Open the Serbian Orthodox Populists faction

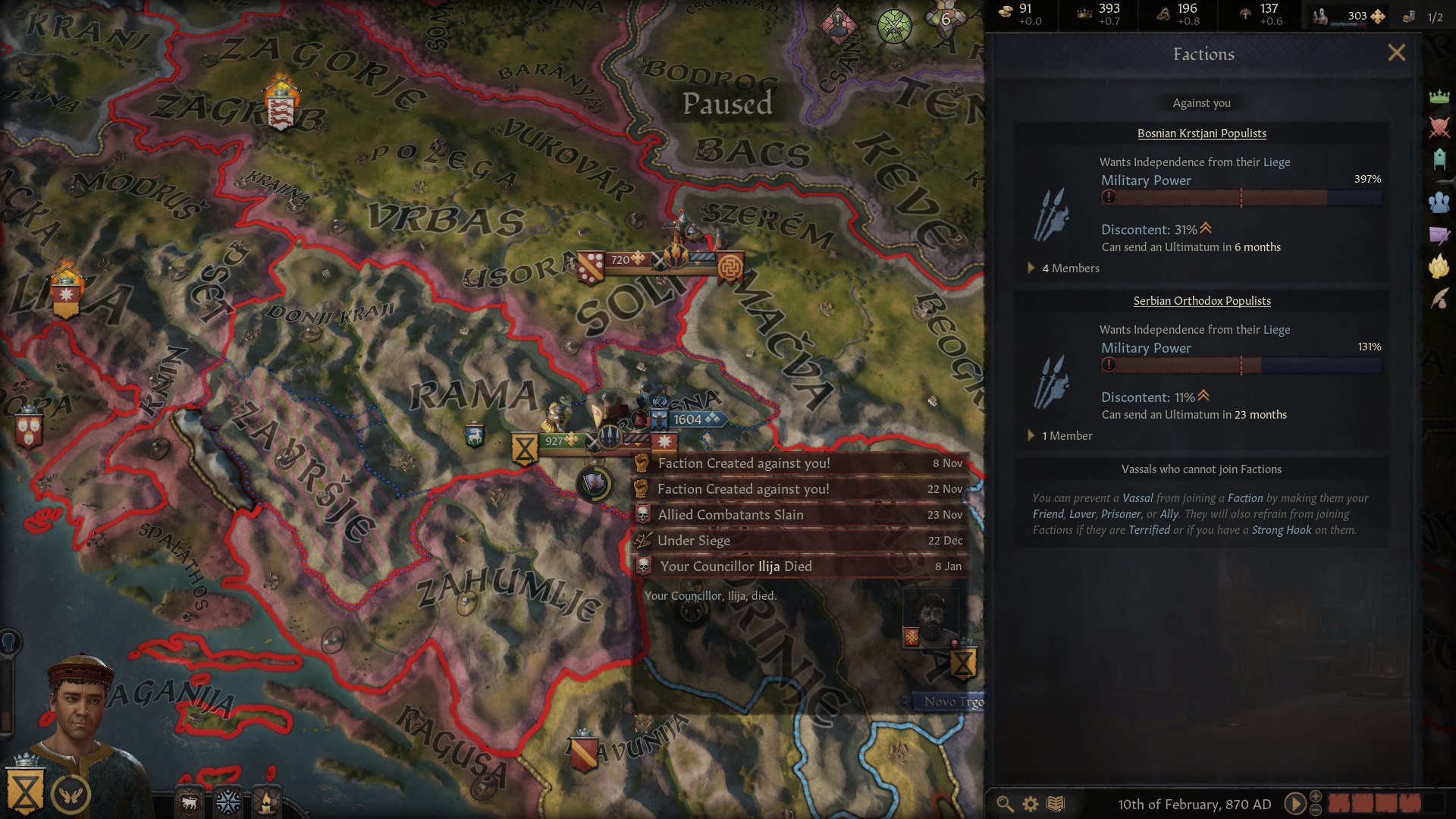coord(1201,301)
